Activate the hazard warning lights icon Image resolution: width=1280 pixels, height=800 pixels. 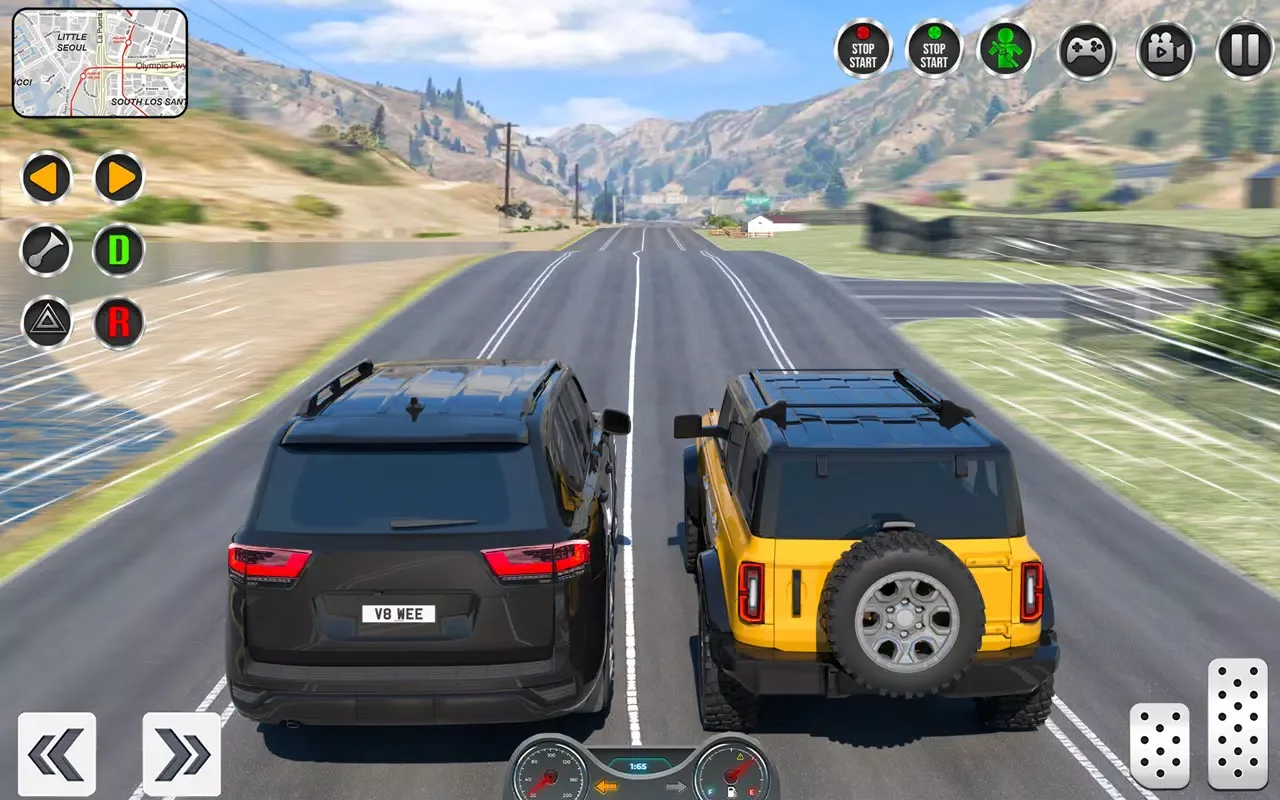[x=47, y=323]
